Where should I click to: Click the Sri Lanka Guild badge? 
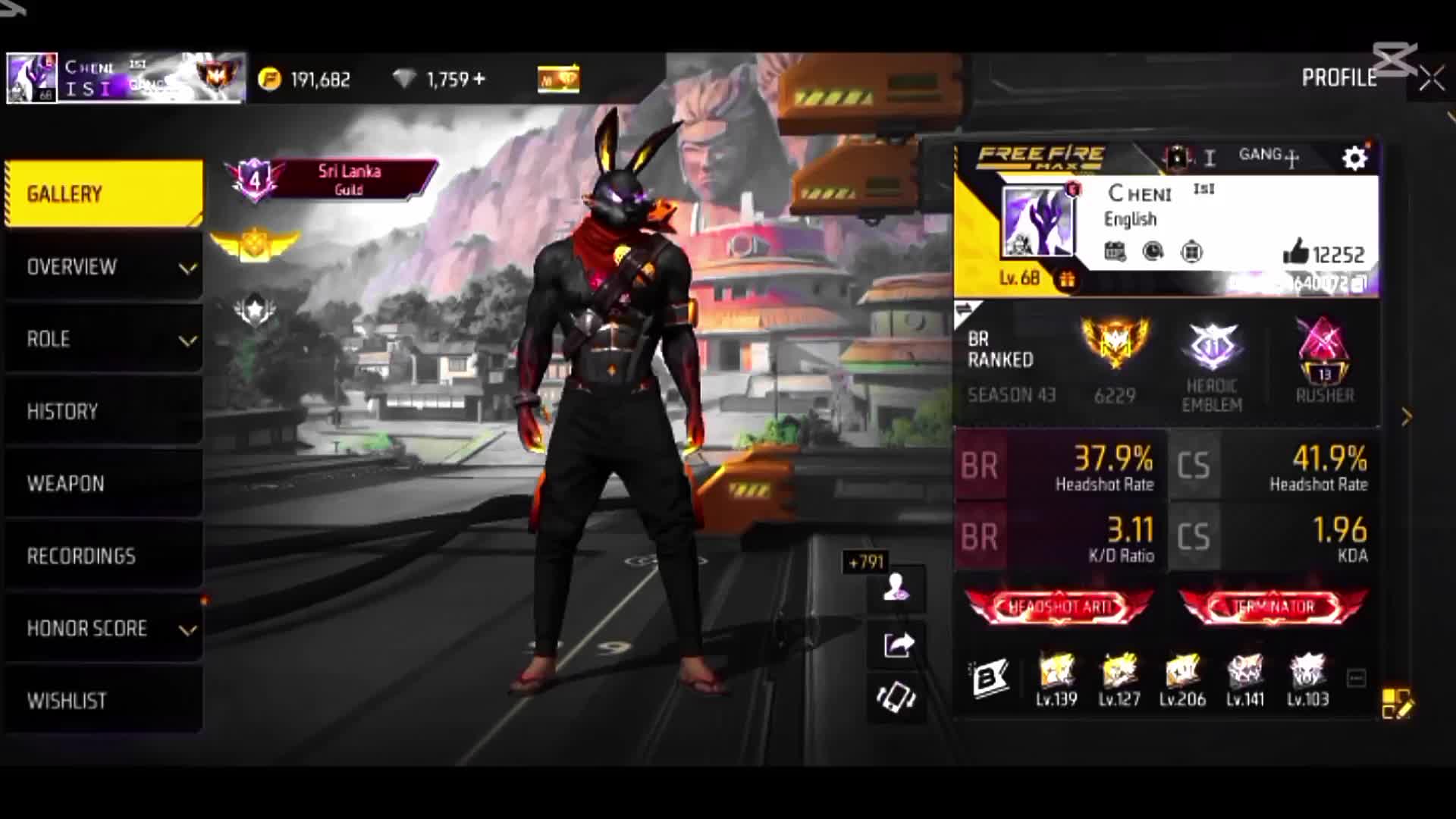coord(334,180)
